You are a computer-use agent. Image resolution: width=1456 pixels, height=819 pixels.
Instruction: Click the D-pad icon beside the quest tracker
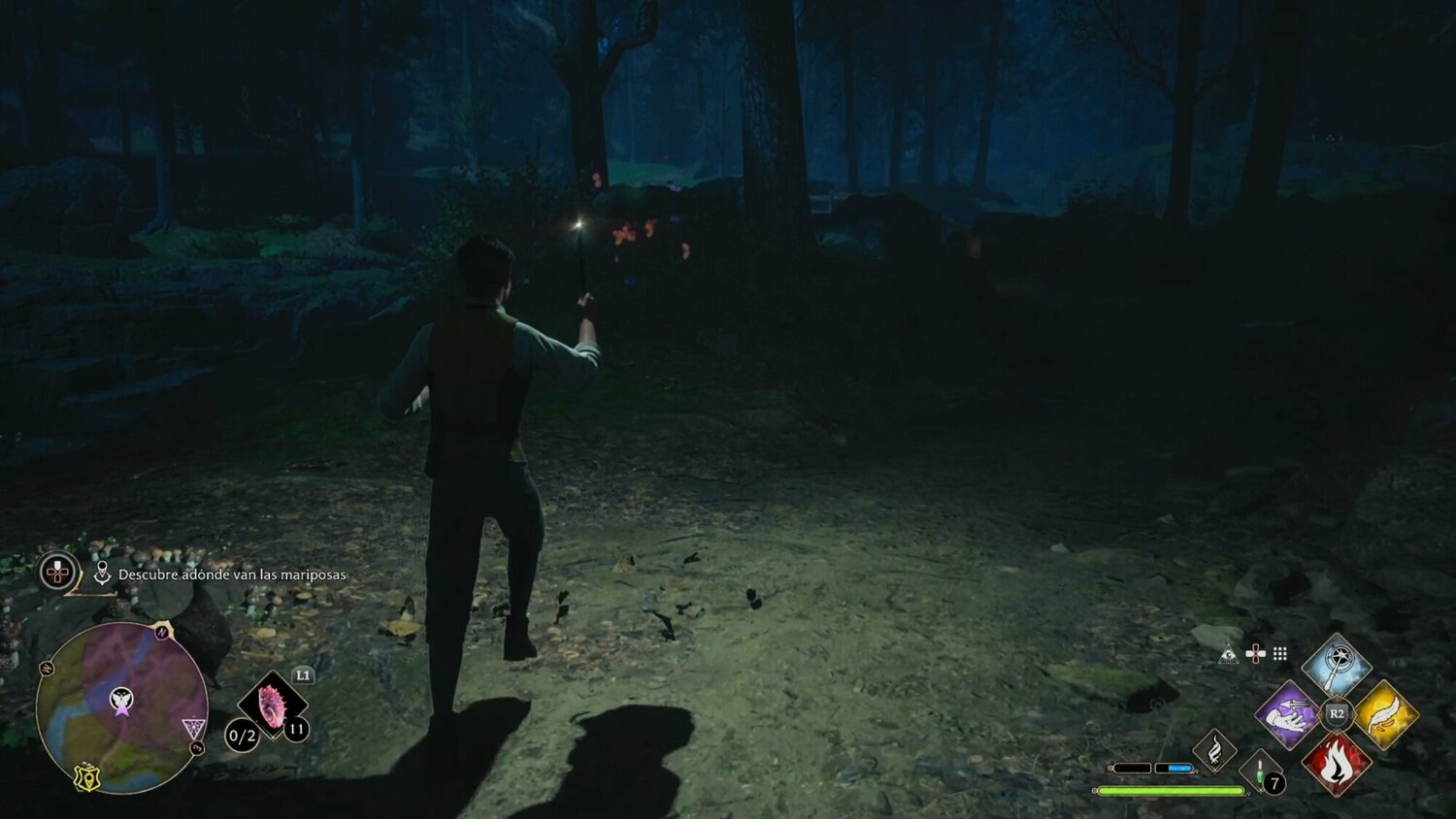pyautogui.click(x=55, y=573)
